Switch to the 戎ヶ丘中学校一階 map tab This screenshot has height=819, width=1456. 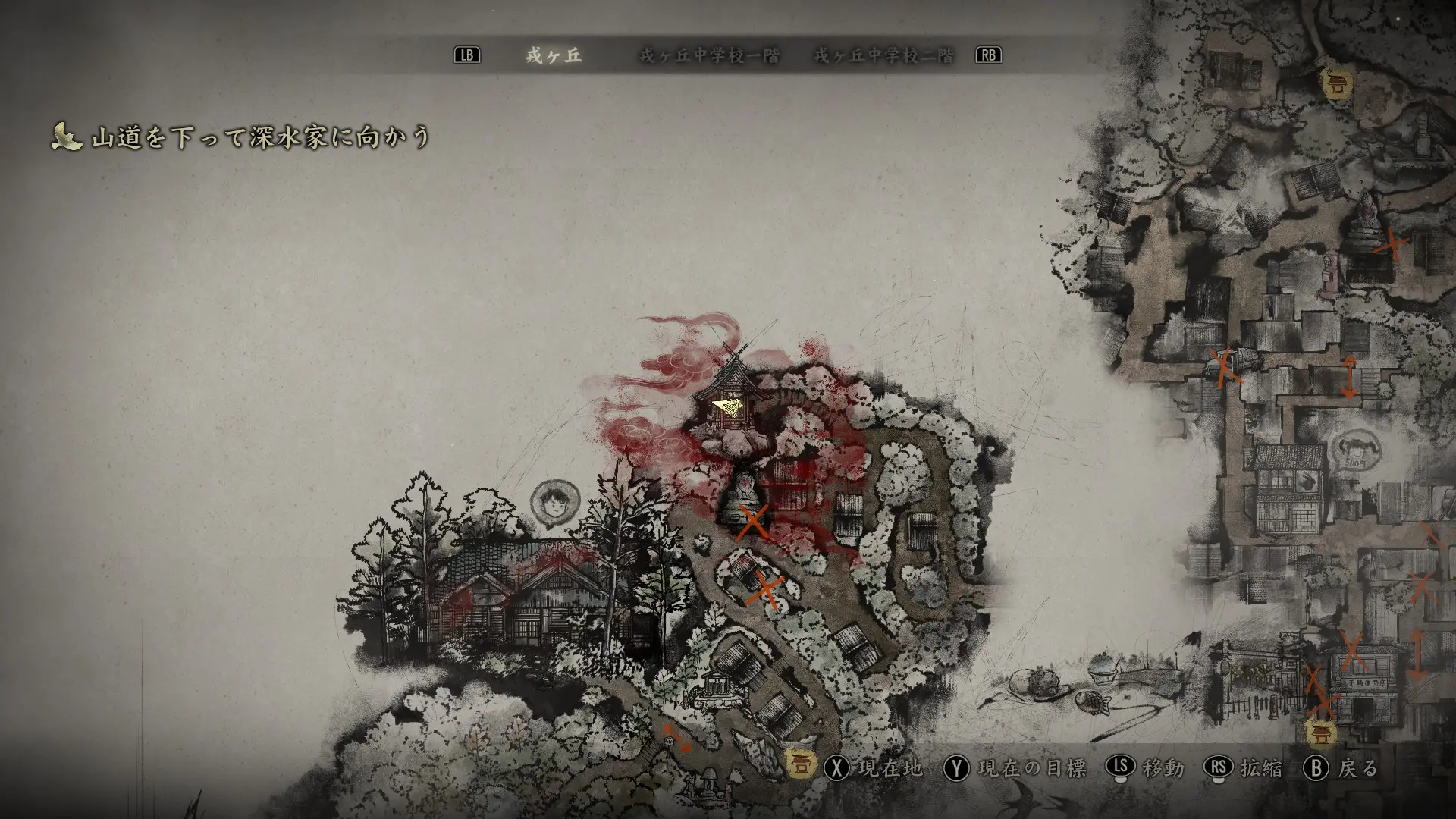click(709, 56)
